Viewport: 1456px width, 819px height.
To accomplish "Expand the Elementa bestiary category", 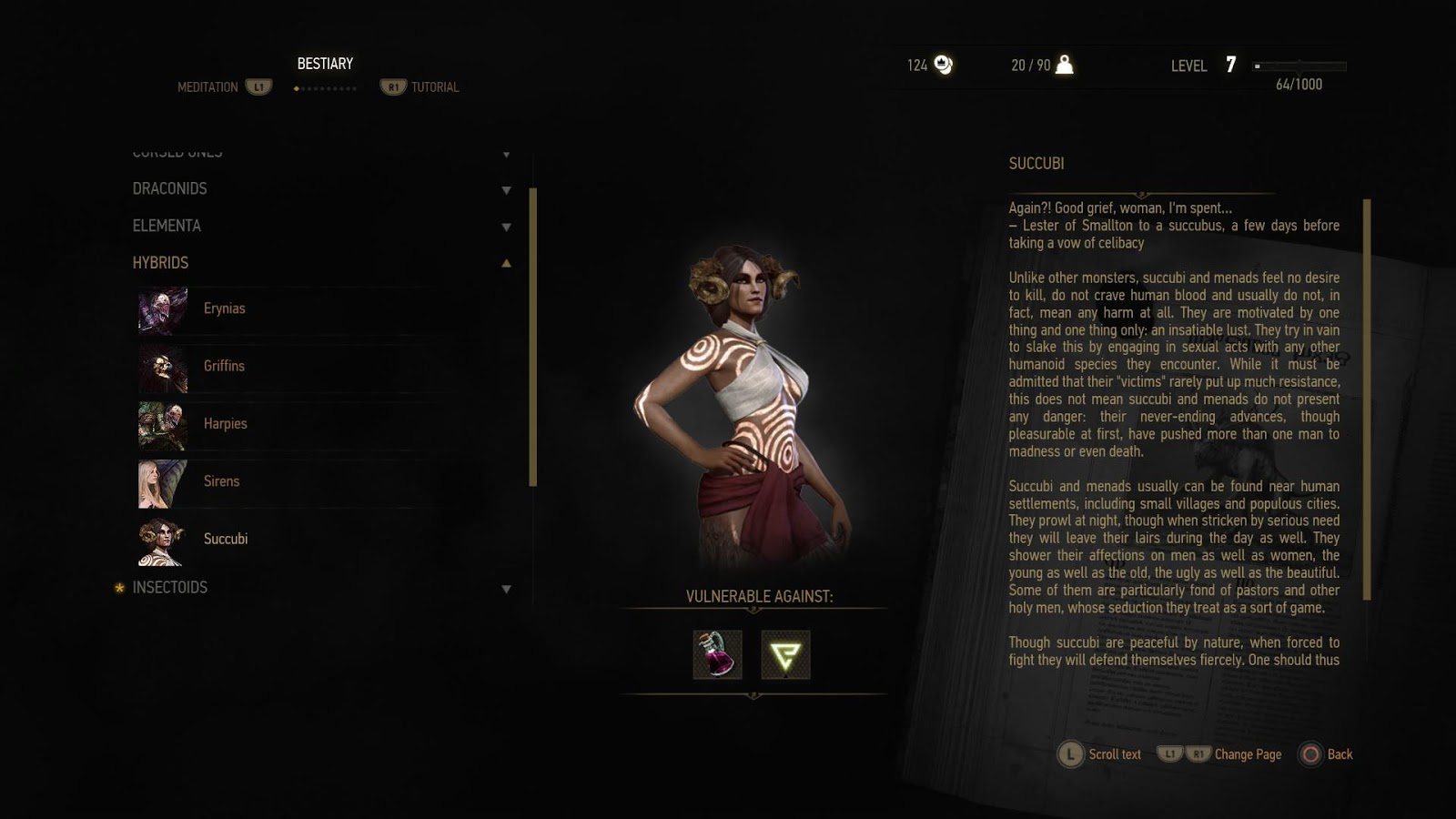I will 167,226.
